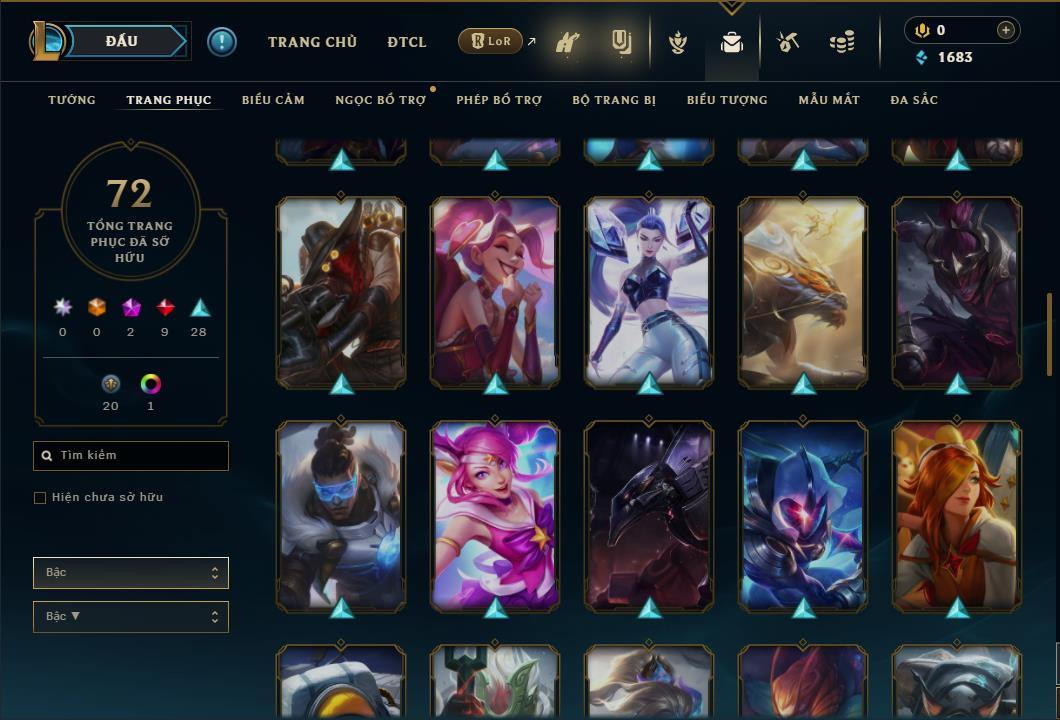Go to the ĐTCL game mode
The image size is (1060, 720).
pyautogui.click(x=407, y=42)
